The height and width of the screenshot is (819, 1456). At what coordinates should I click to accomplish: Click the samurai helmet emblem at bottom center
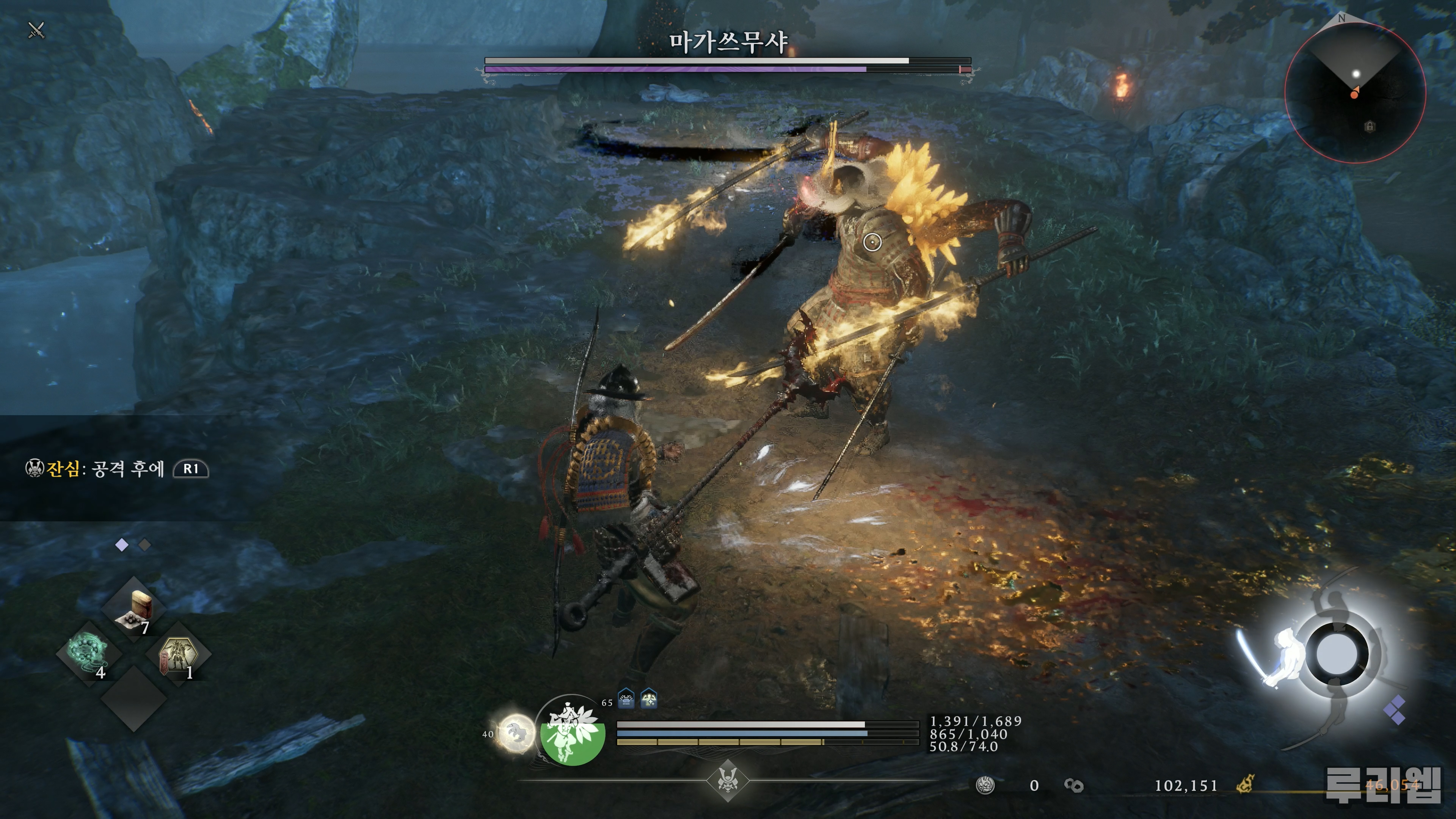[728, 781]
